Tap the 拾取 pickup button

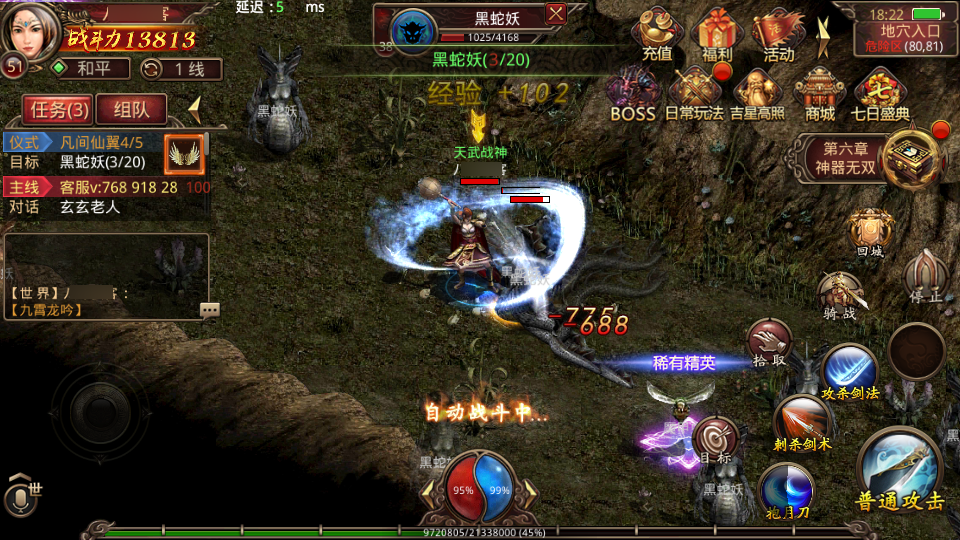769,343
